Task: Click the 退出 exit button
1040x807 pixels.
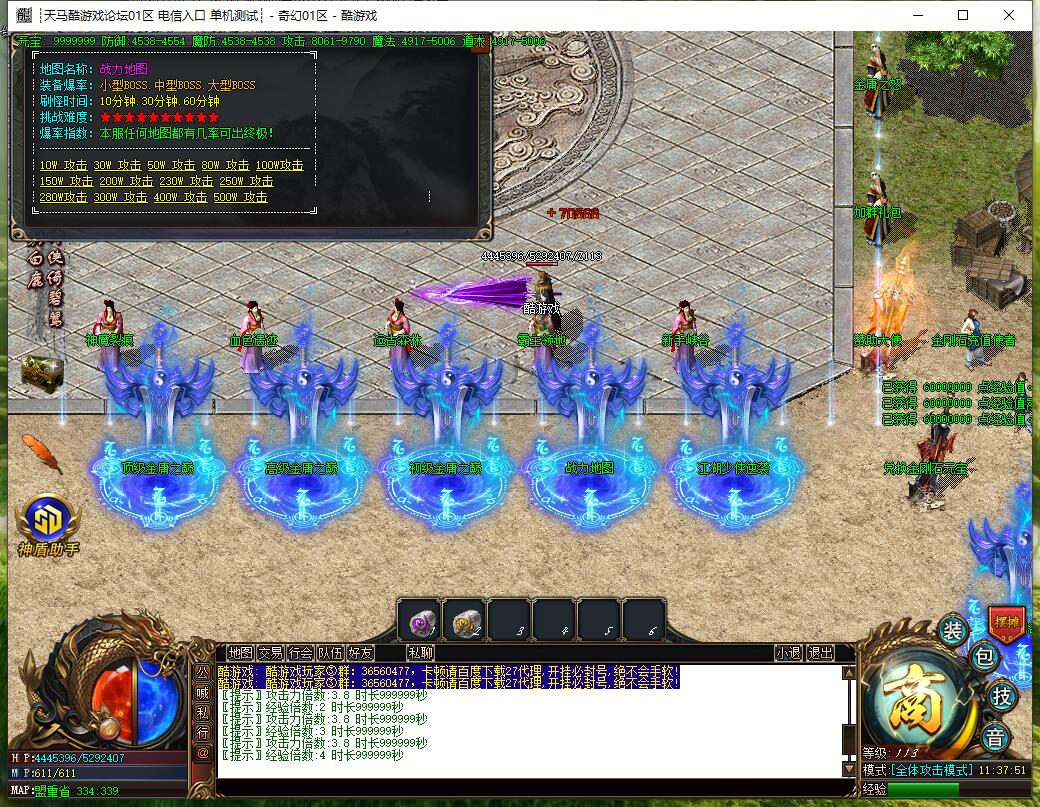Action: tap(820, 653)
